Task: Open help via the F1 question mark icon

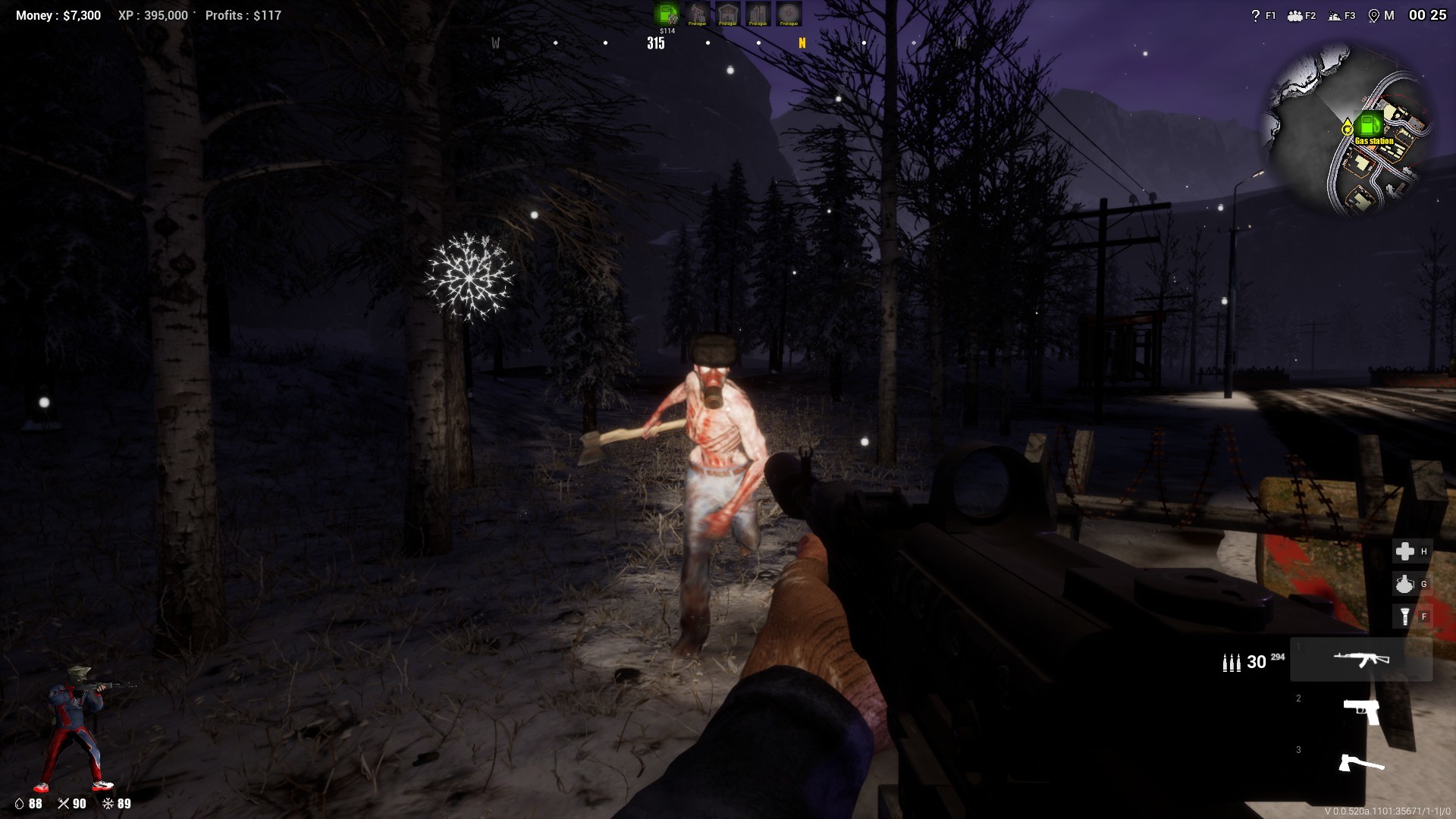Action: [1256, 15]
